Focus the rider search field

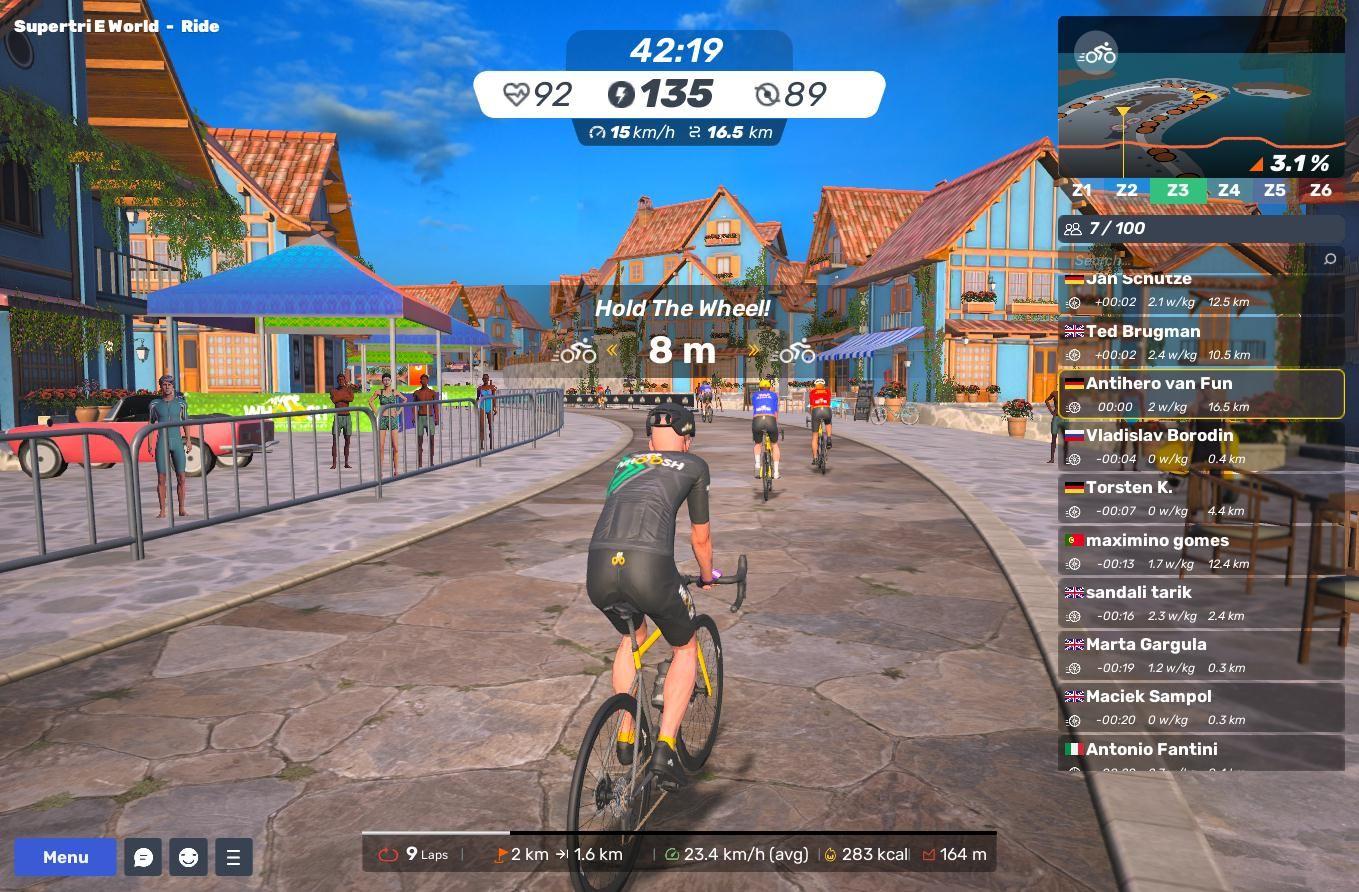[x=1190, y=260]
